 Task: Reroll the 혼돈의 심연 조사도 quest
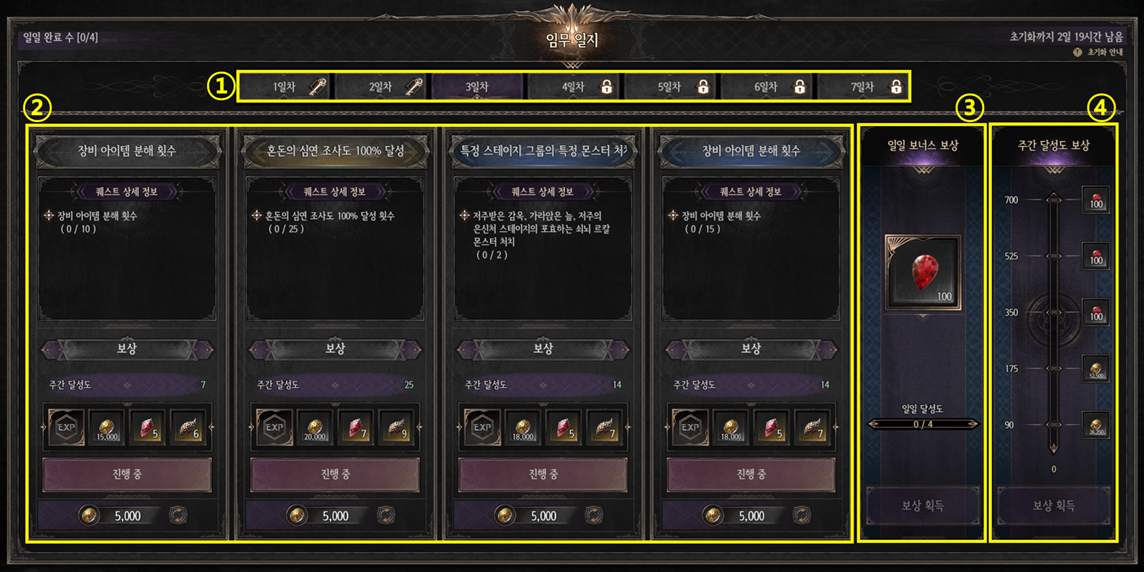pyautogui.click(x=385, y=516)
